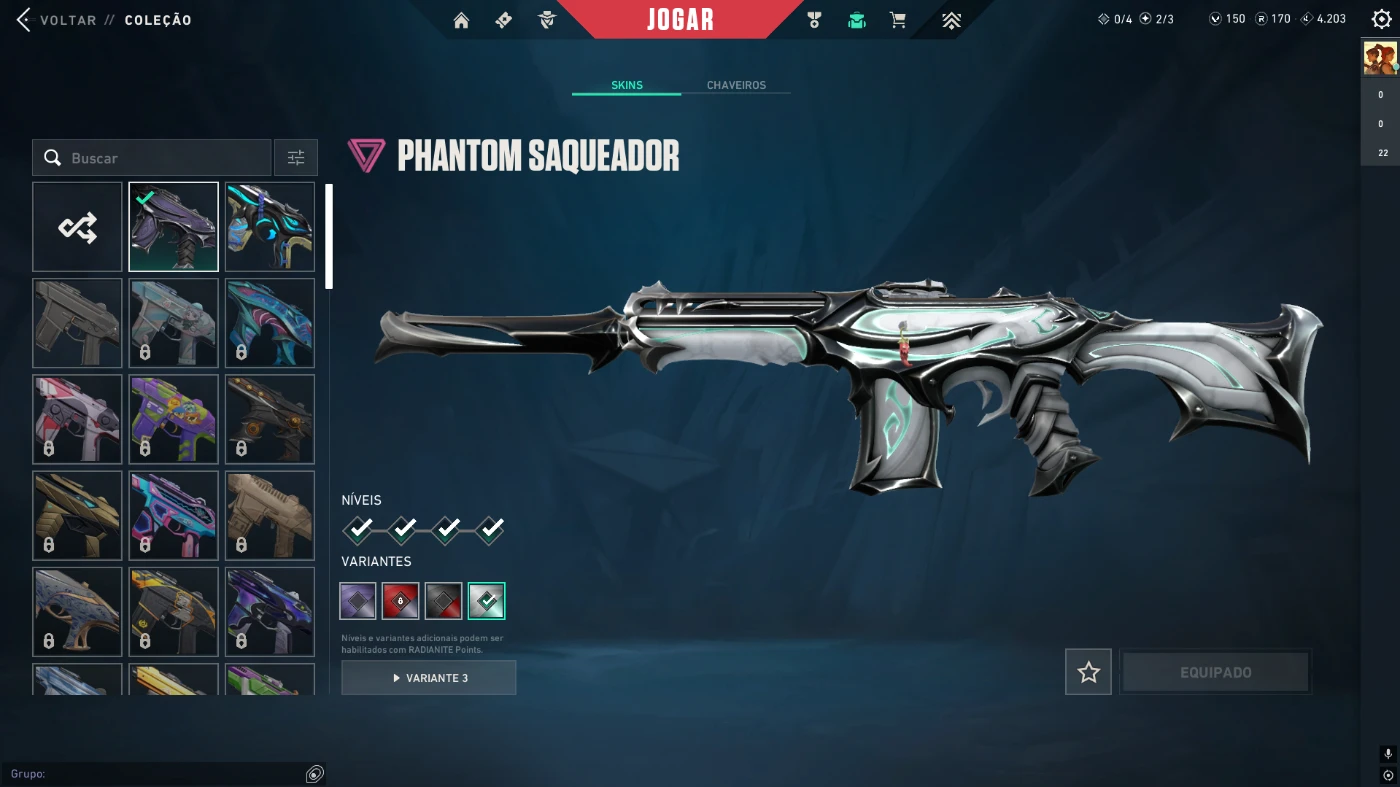Choose the locked red variant swatch
Image resolution: width=1400 pixels, height=787 pixels.
[x=401, y=601]
